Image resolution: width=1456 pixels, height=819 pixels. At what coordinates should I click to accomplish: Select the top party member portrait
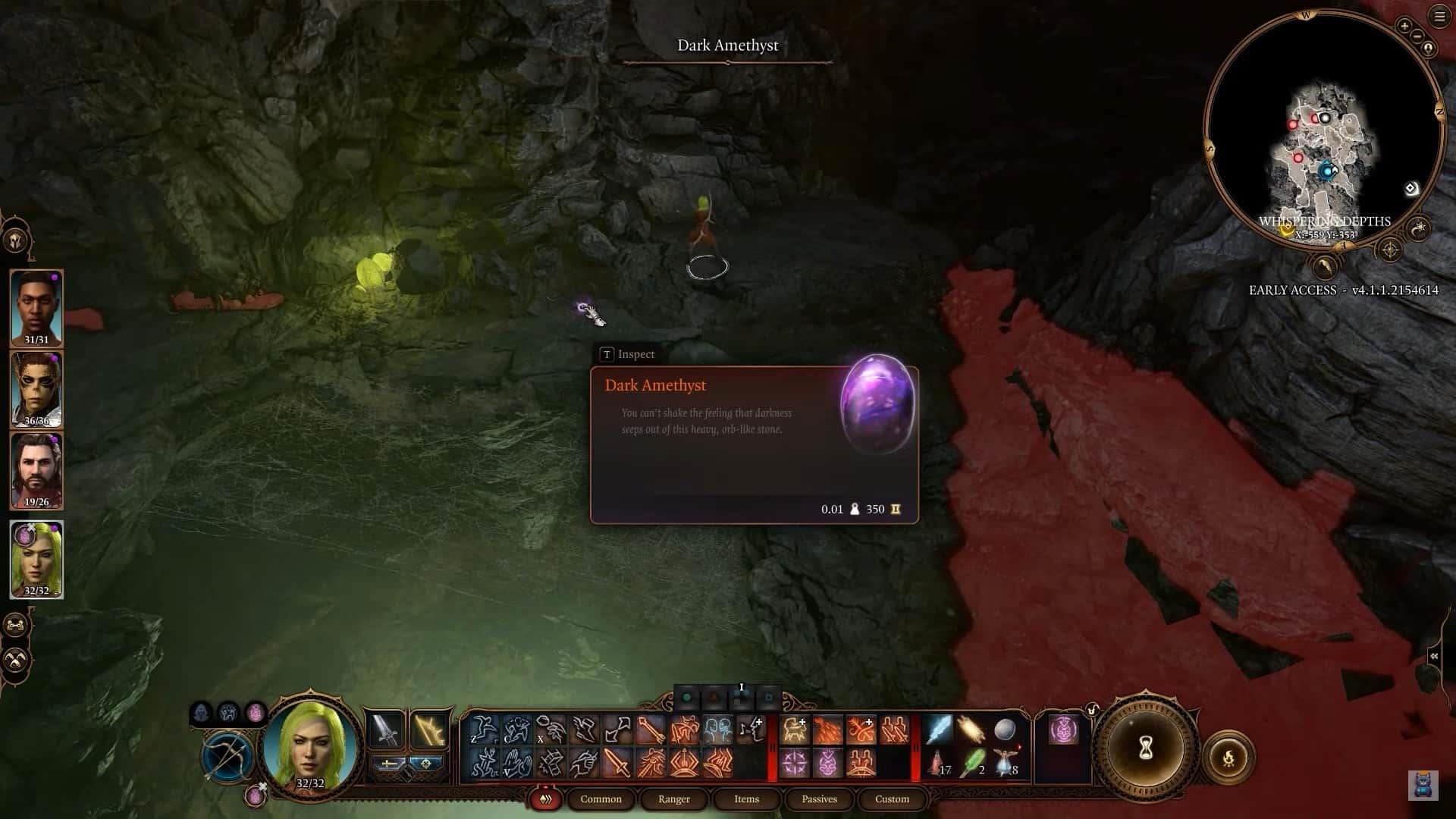pos(36,308)
